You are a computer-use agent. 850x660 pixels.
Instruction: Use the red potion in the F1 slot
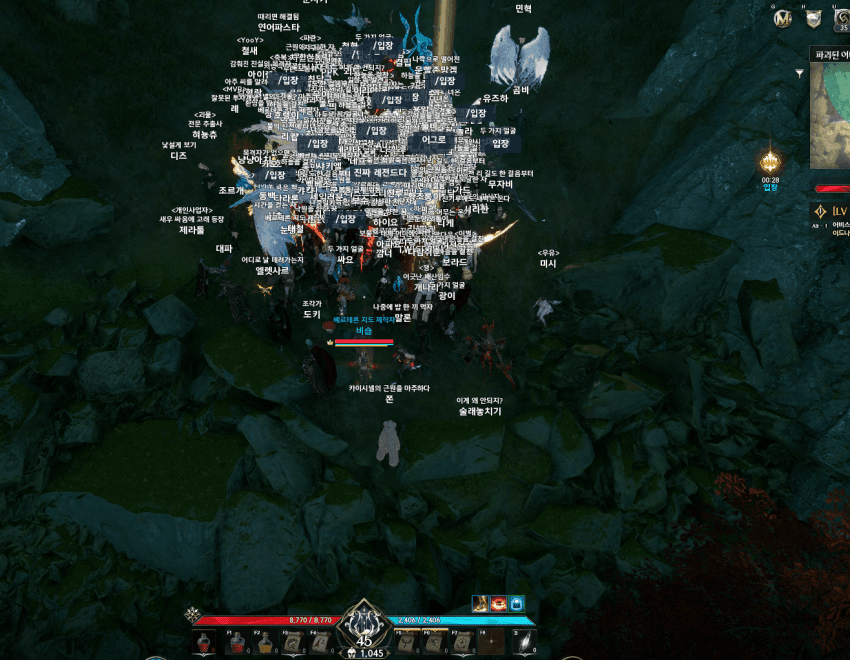tap(237, 643)
